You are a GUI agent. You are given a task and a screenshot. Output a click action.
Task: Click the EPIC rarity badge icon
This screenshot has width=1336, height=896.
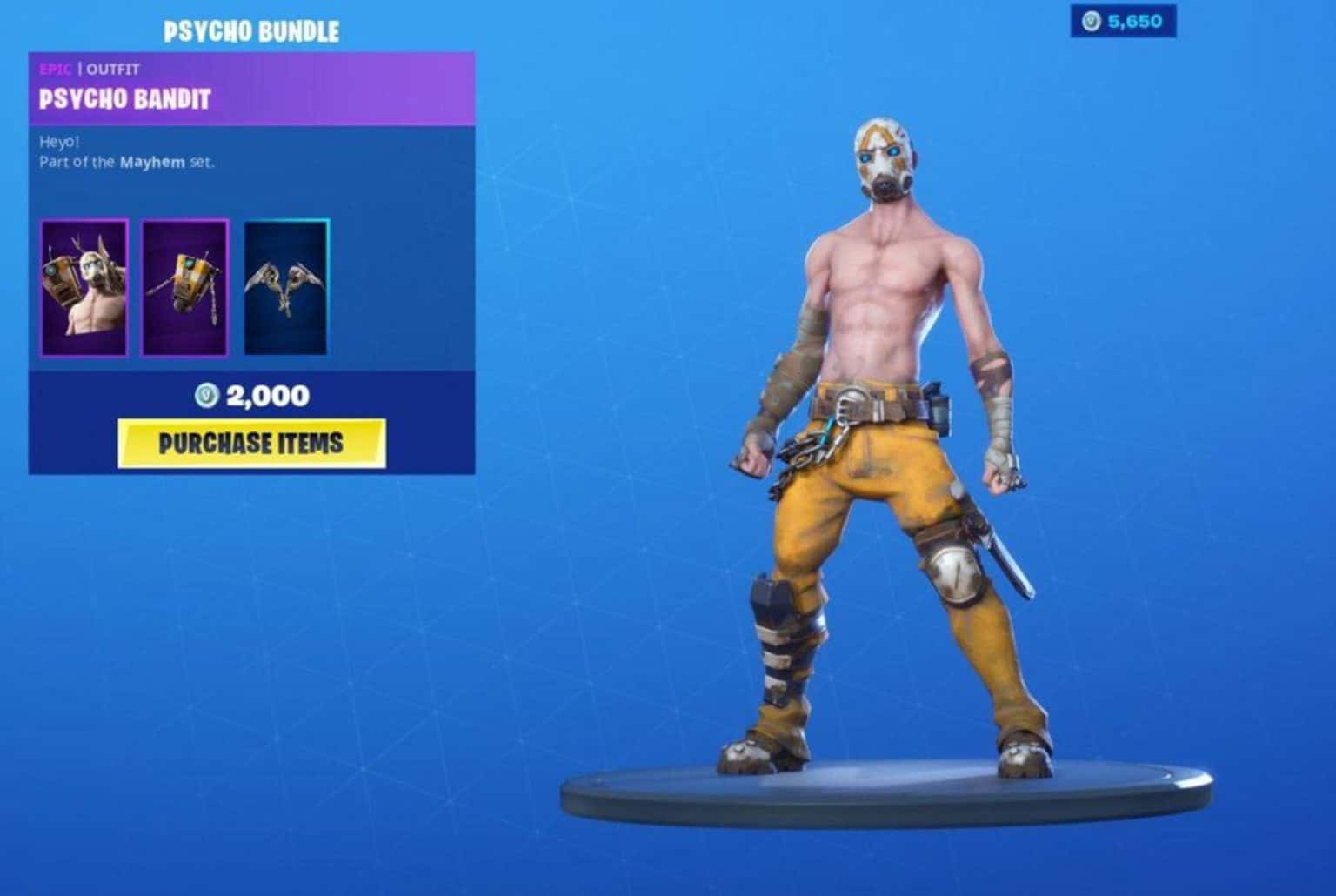point(57,70)
